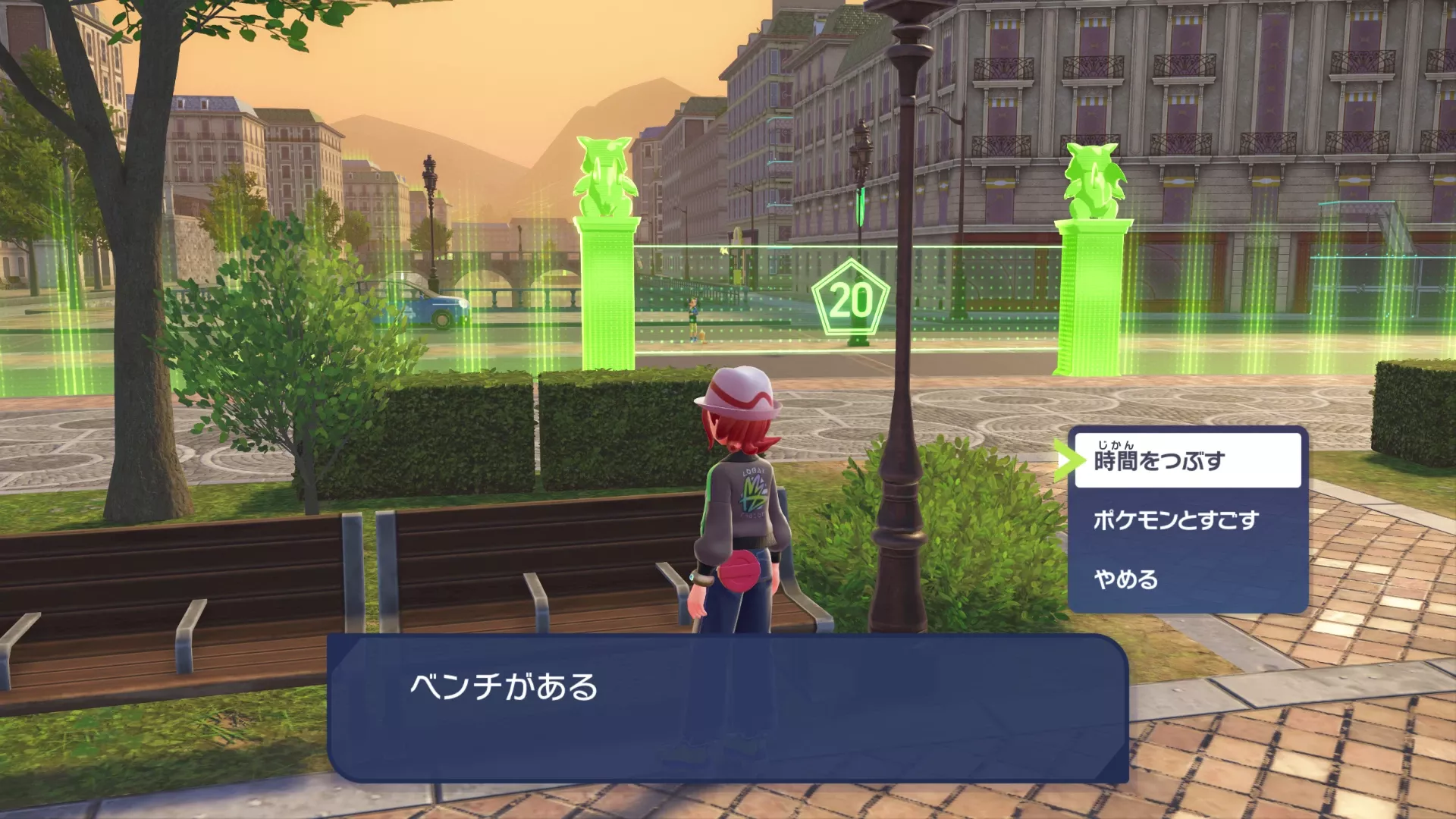Click やめる to cancel the action
Image resolution: width=1456 pixels, height=819 pixels.
[x=1125, y=580]
